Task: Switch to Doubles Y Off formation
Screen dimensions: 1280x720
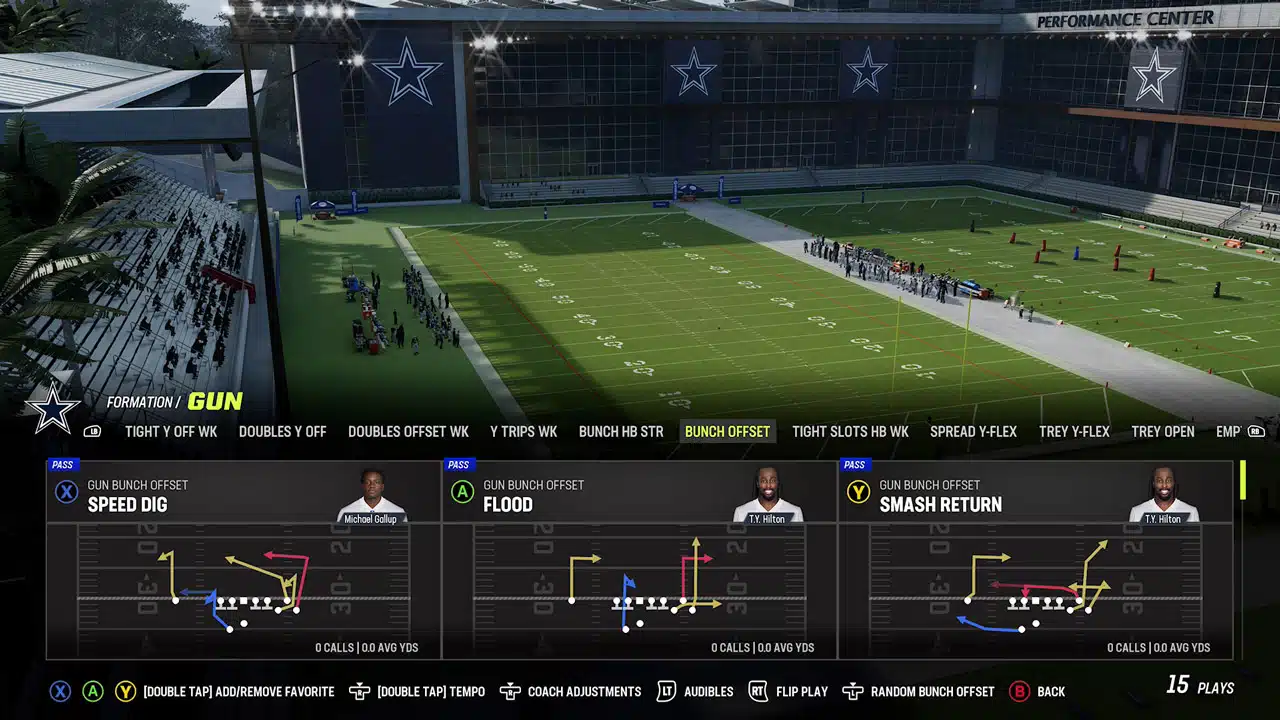Action: tap(282, 432)
